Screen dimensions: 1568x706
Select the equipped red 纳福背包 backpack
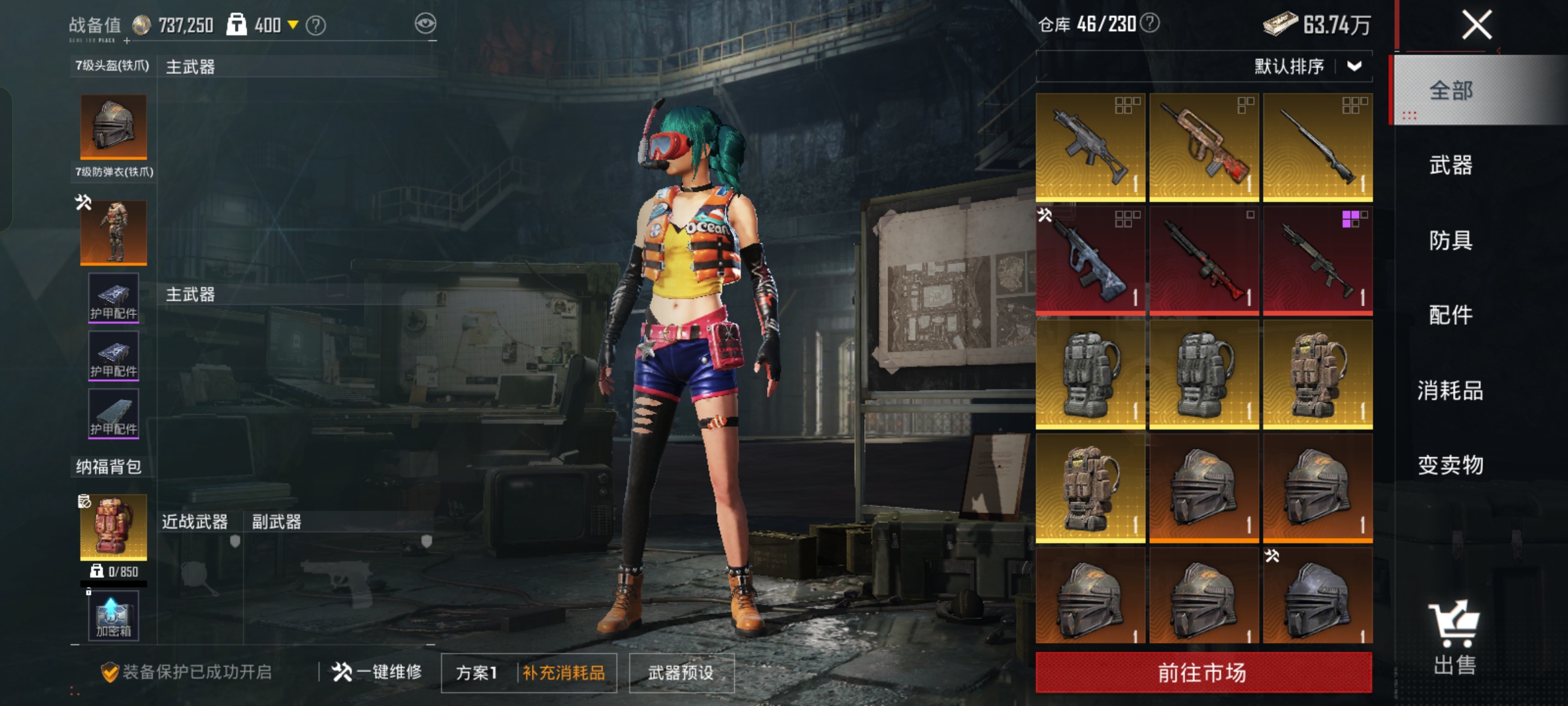click(x=114, y=527)
